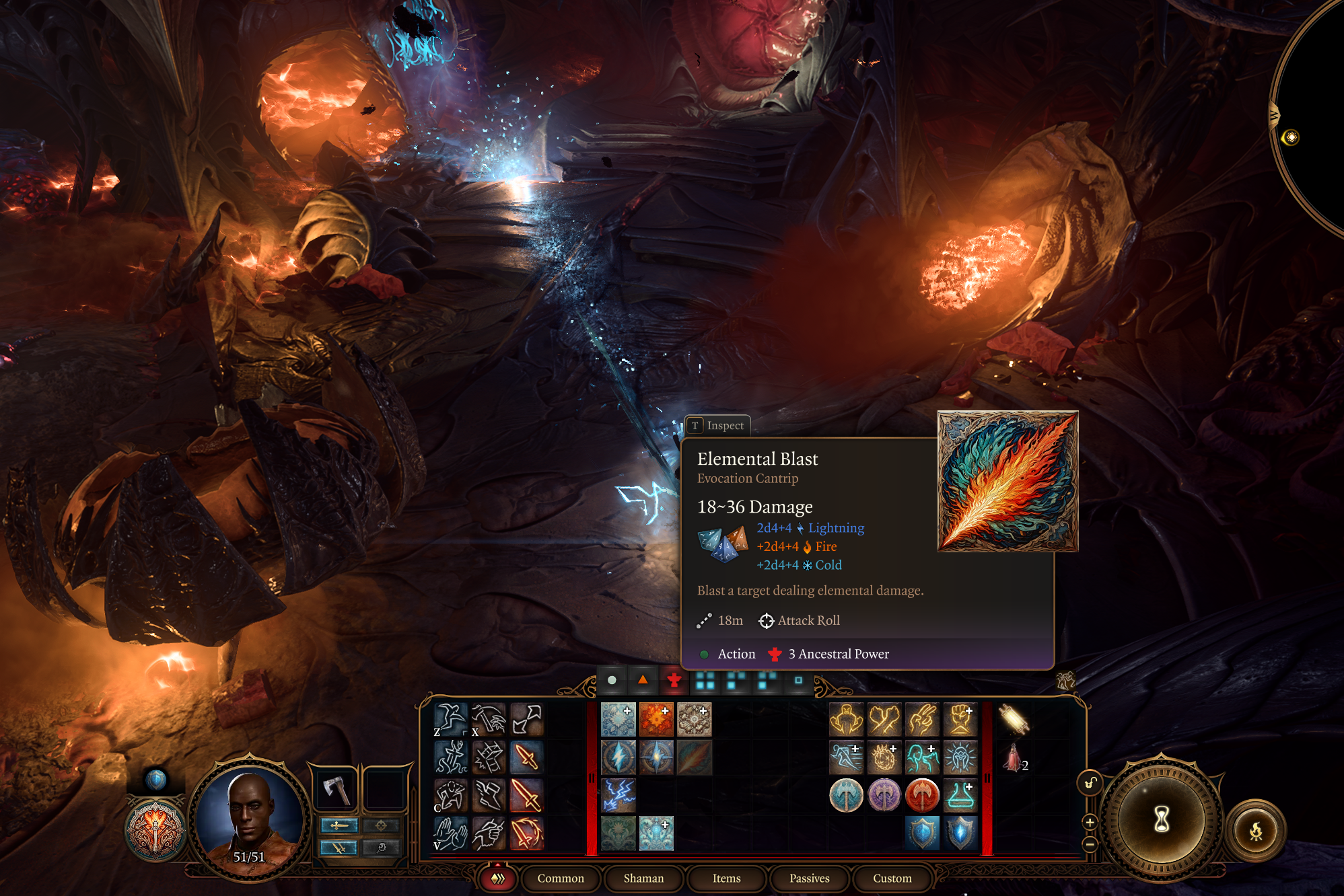Screen dimensions: 1344x896
Task: Open the campfire rest button
Action: tap(1256, 831)
